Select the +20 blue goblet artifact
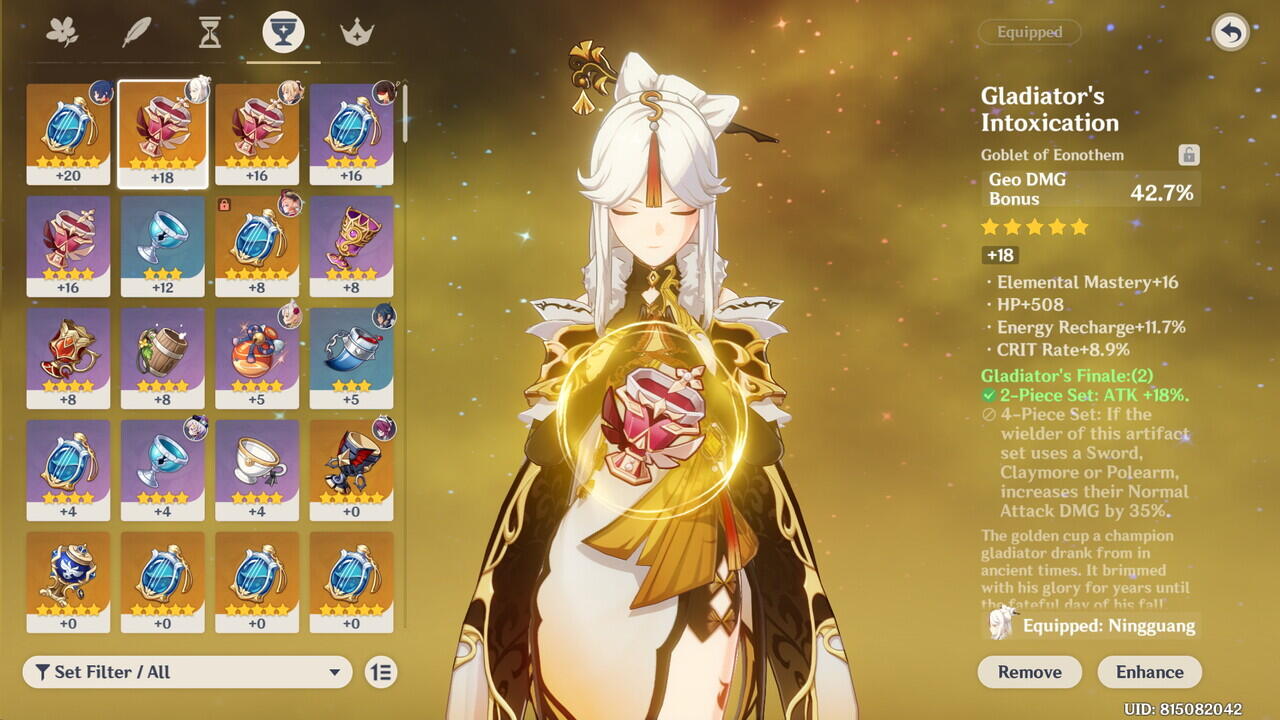This screenshot has height=720, width=1280. click(x=68, y=134)
